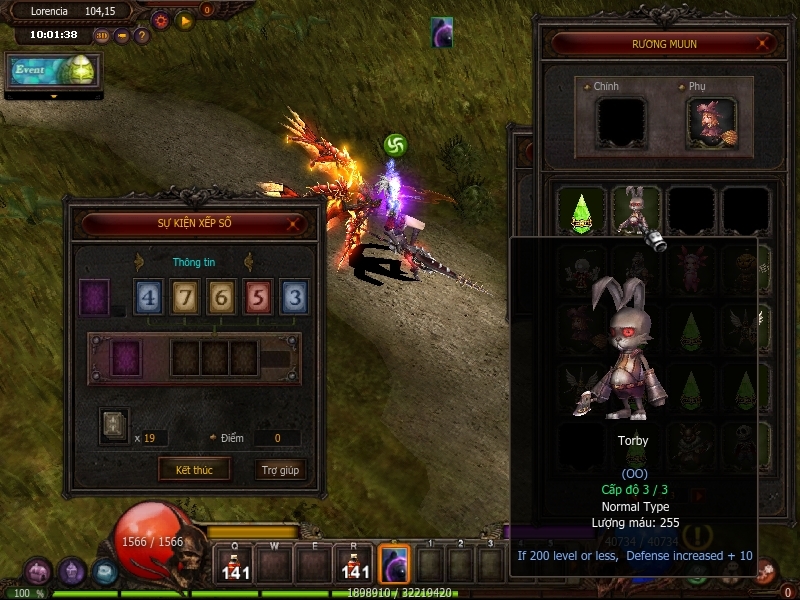Pick the yellow number 7 card
Image resolution: width=800 pixels, height=600 pixels.
click(185, 297)
